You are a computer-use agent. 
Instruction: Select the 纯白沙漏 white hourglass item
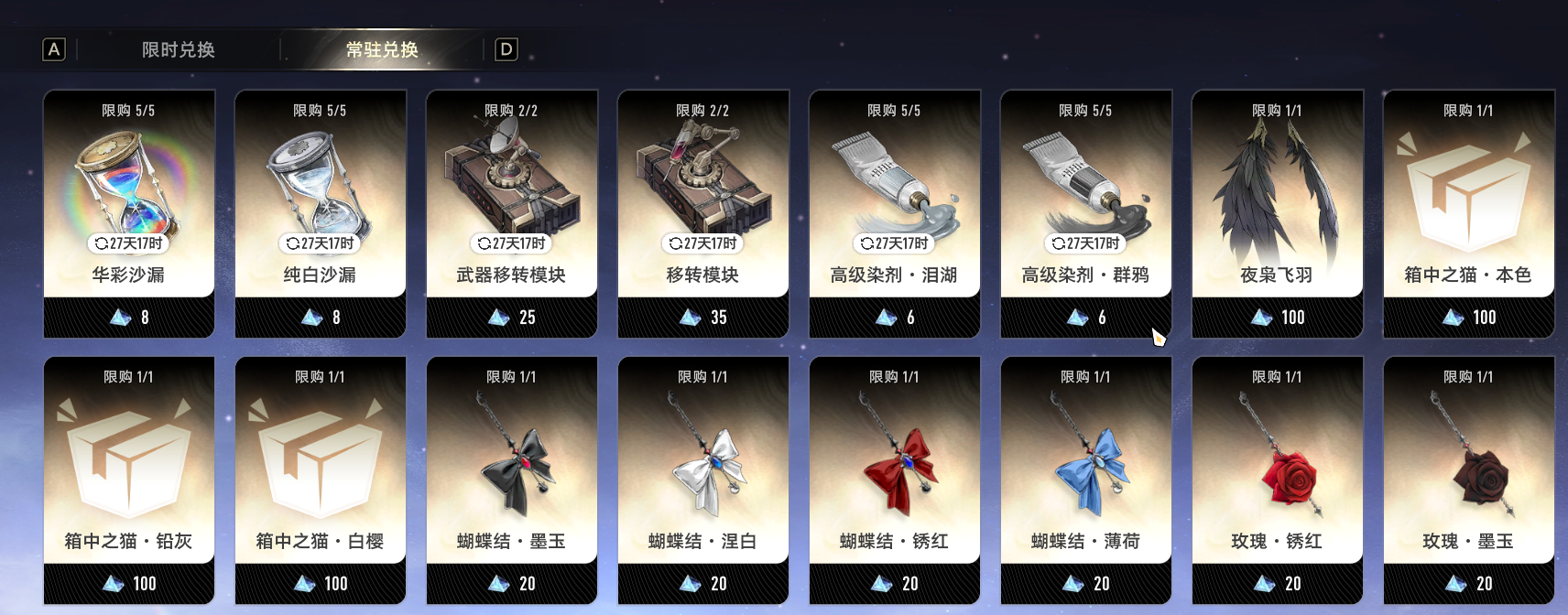(x=321, y=201)
